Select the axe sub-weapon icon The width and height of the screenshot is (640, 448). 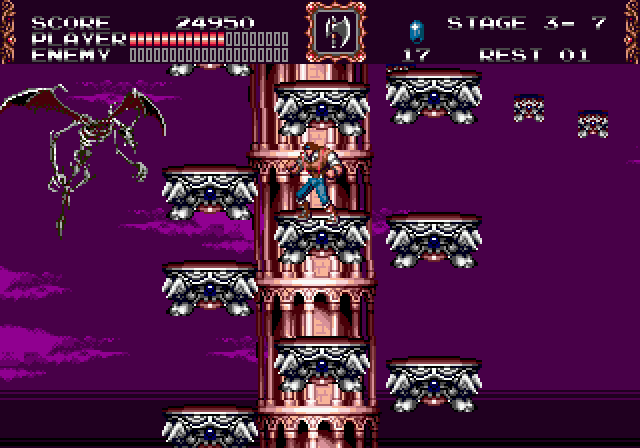pyautogui.click(x=329, y=33)
